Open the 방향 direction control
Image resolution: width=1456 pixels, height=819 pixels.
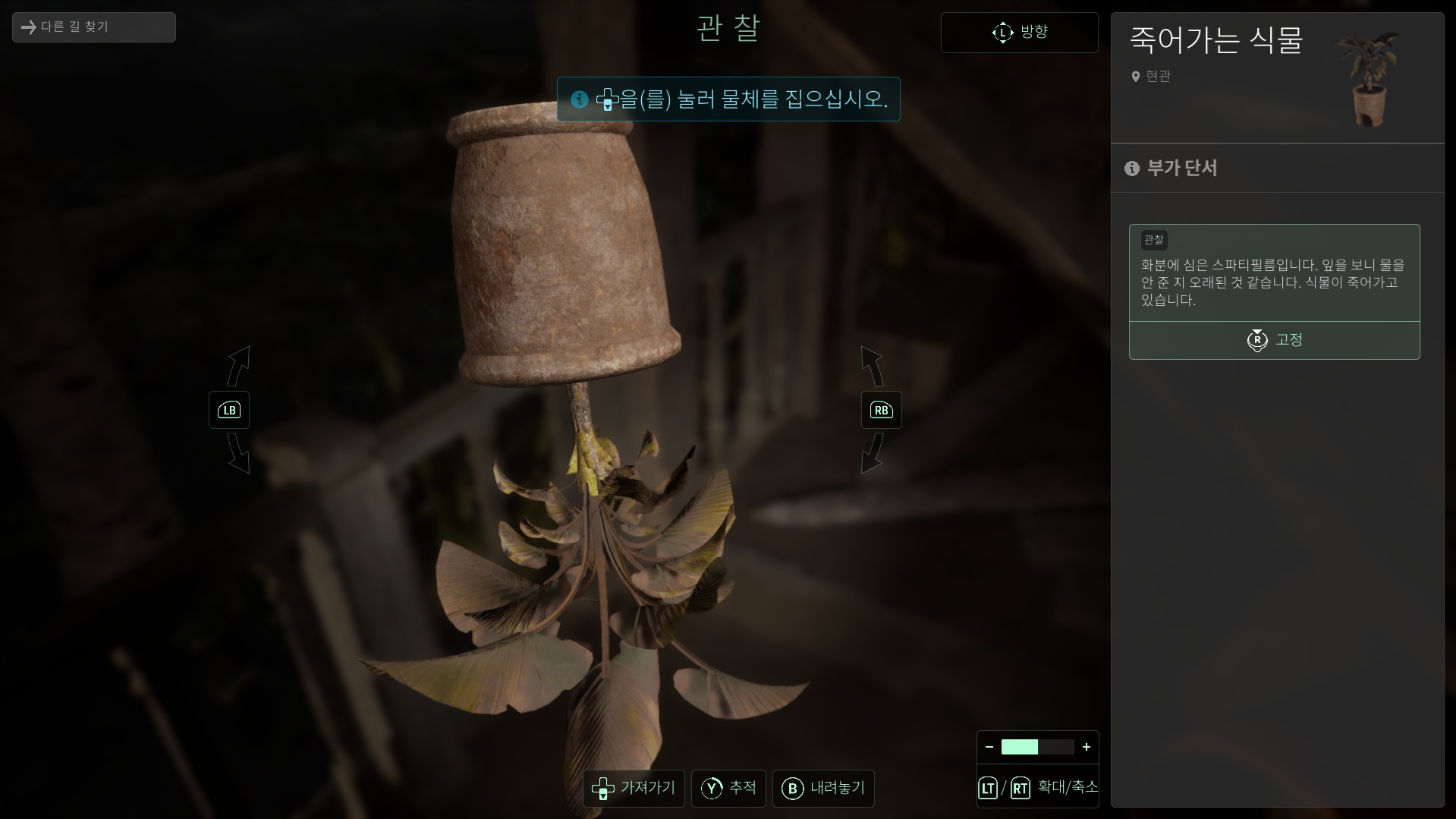click(x=1019, y=33)
